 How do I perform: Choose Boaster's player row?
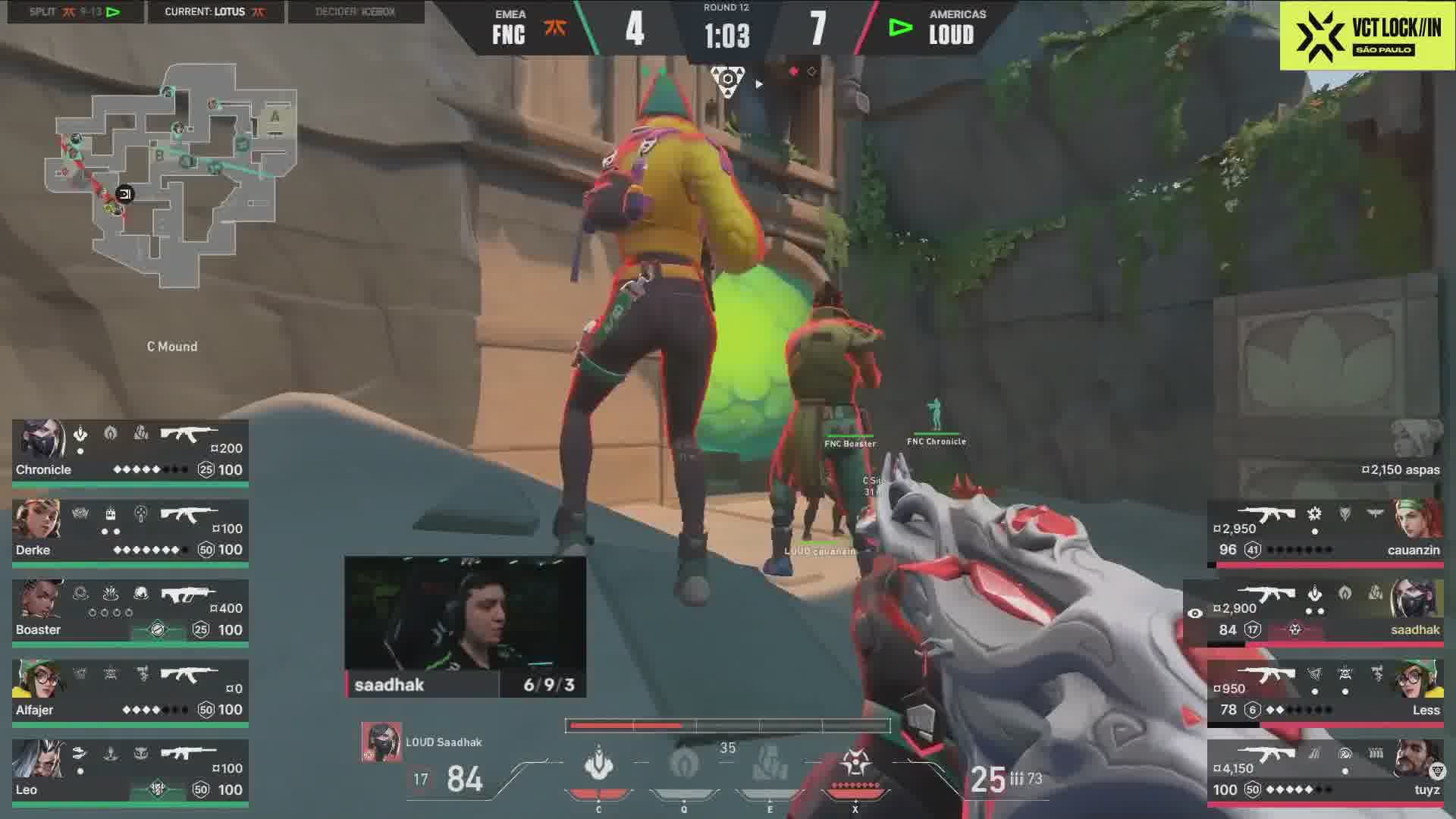130,613
